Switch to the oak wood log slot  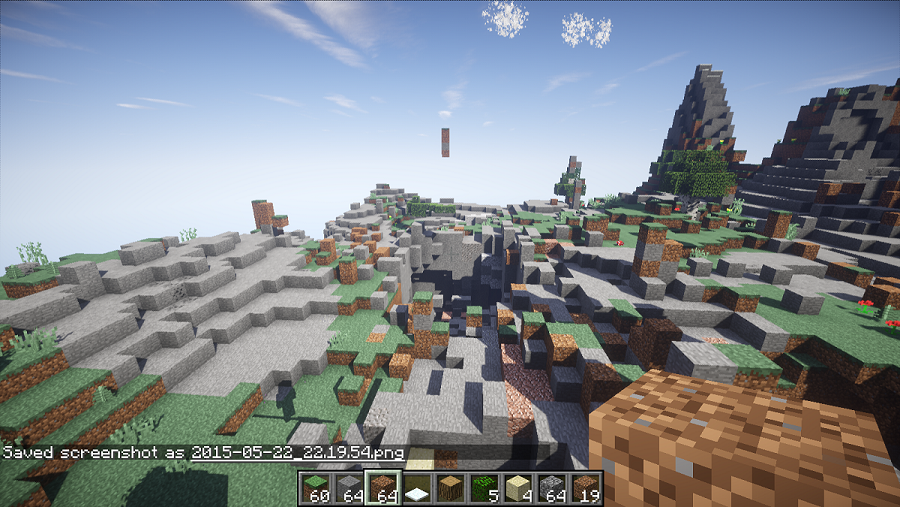[x=451, y=488]
